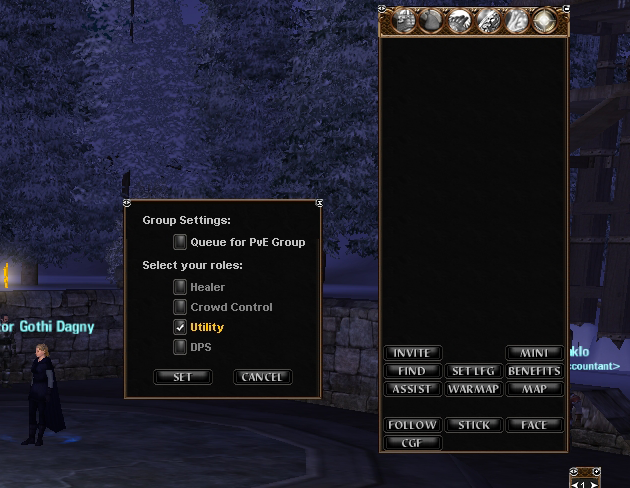Confirm group settings with SET
Screen dimensions: 630x488
tap(183, 377)
